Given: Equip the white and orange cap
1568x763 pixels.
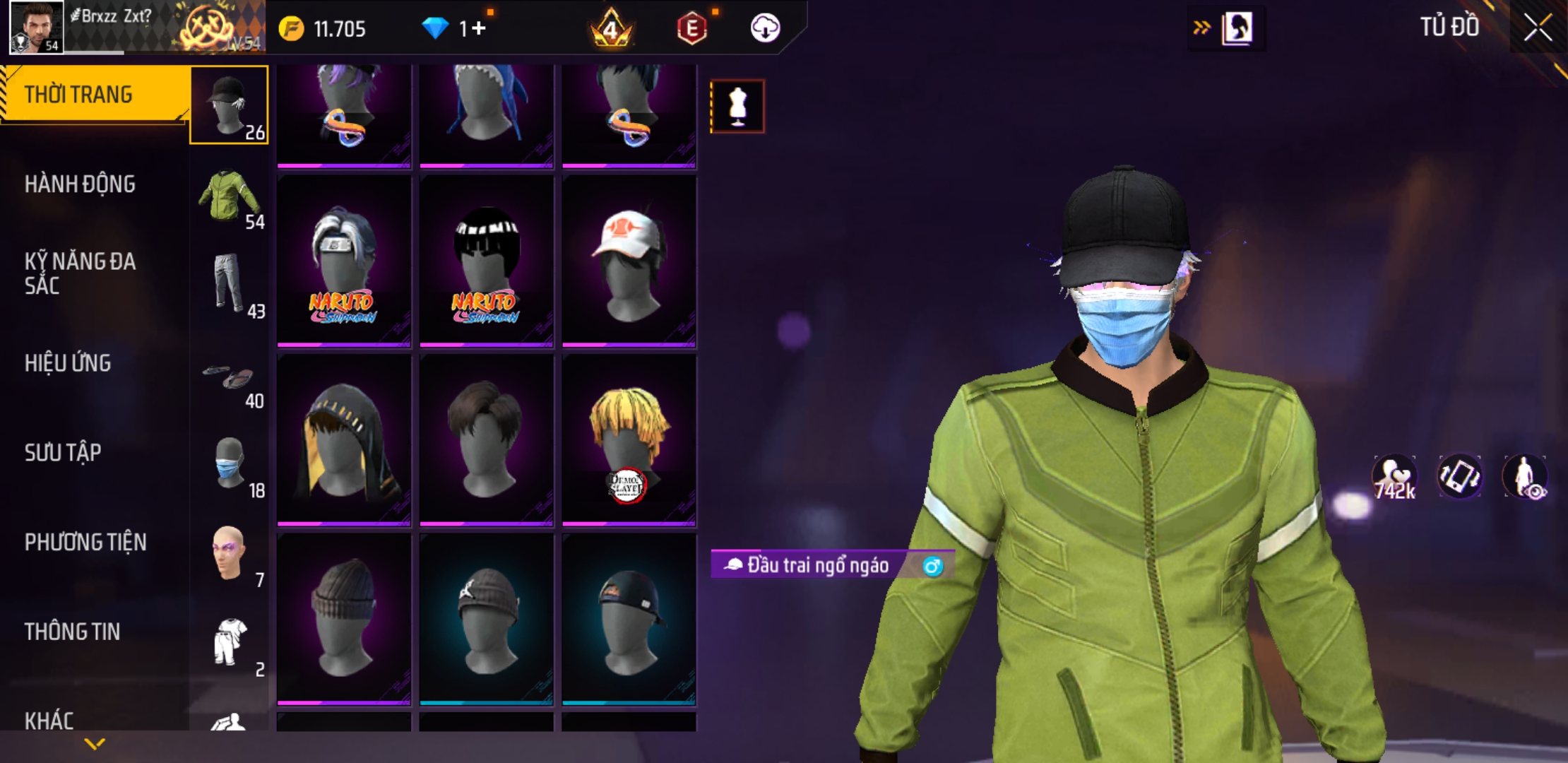Looking at the screenshot, I should coord(629,261).
